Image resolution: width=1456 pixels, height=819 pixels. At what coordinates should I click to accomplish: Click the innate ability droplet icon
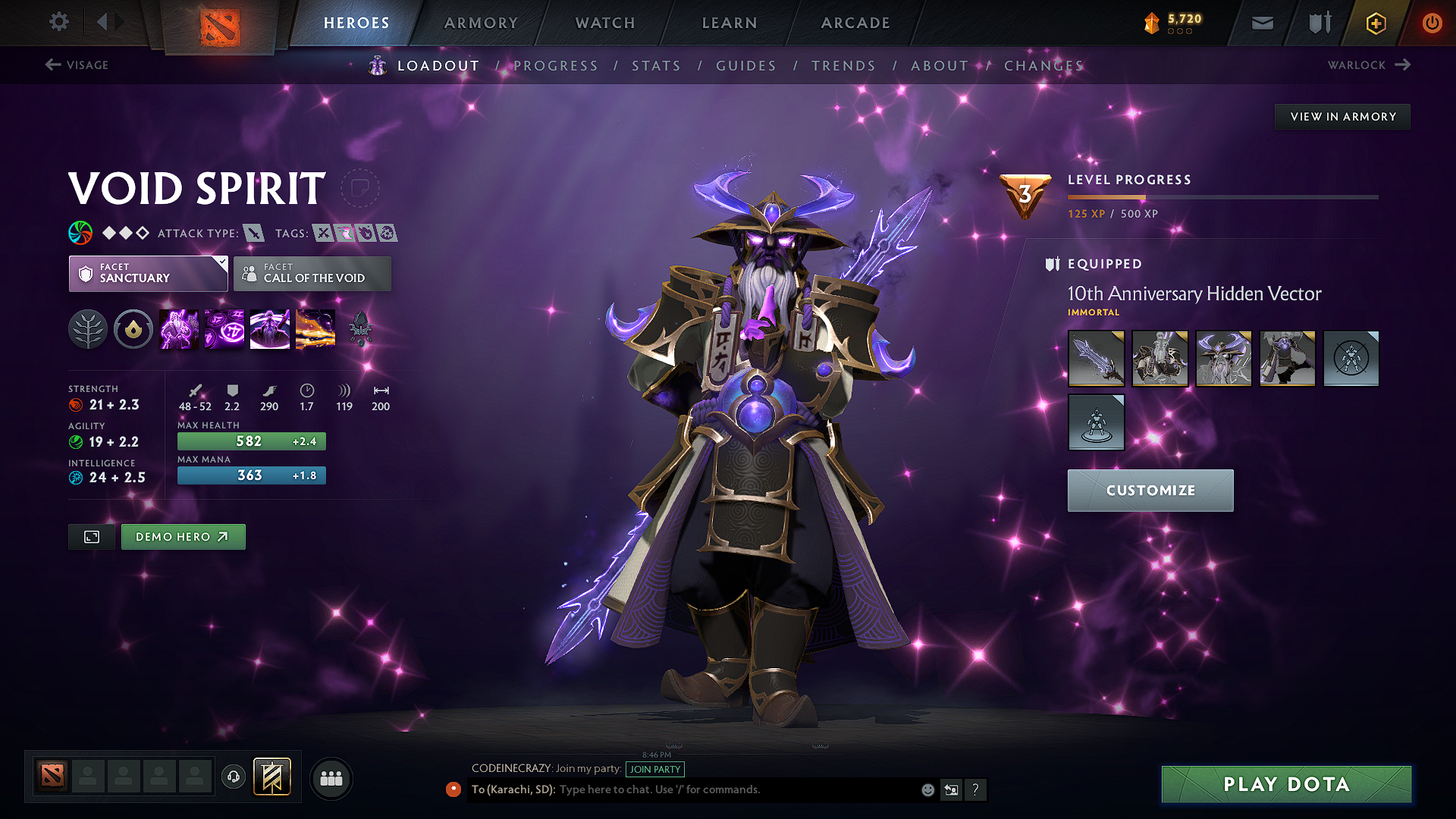tap(133, 328)
